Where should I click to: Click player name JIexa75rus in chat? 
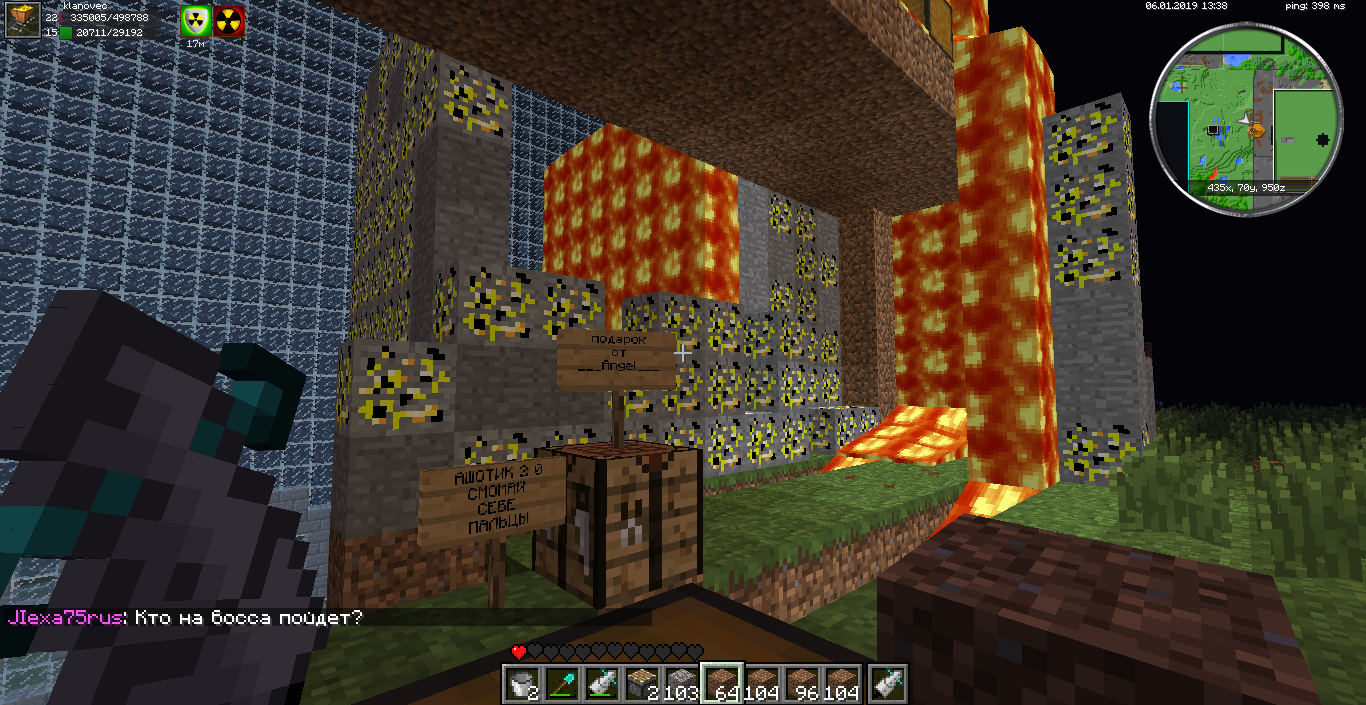(x=66, y=618)
